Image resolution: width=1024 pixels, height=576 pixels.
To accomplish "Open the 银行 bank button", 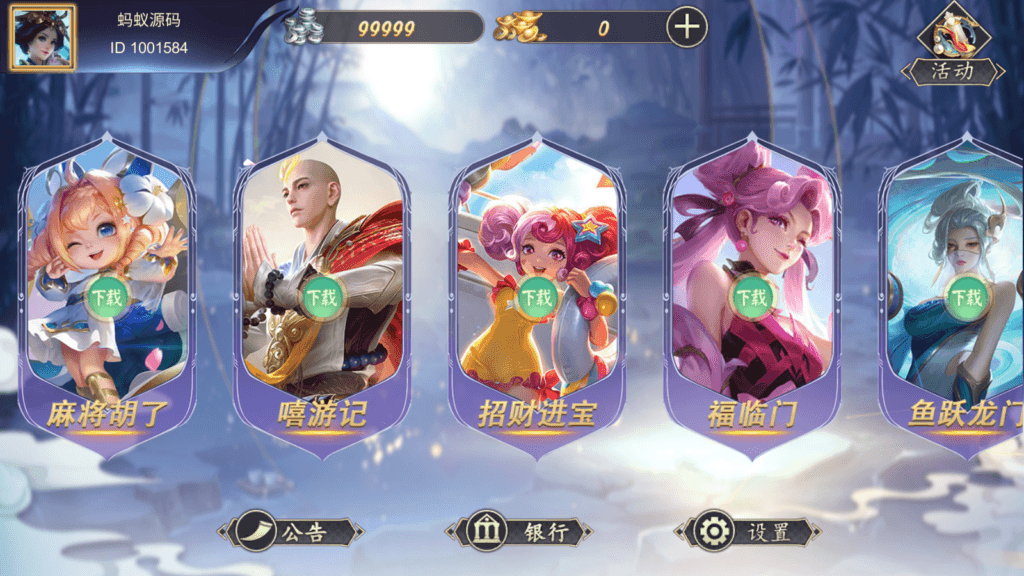I will pyautogui.click(x=519, y=532).
